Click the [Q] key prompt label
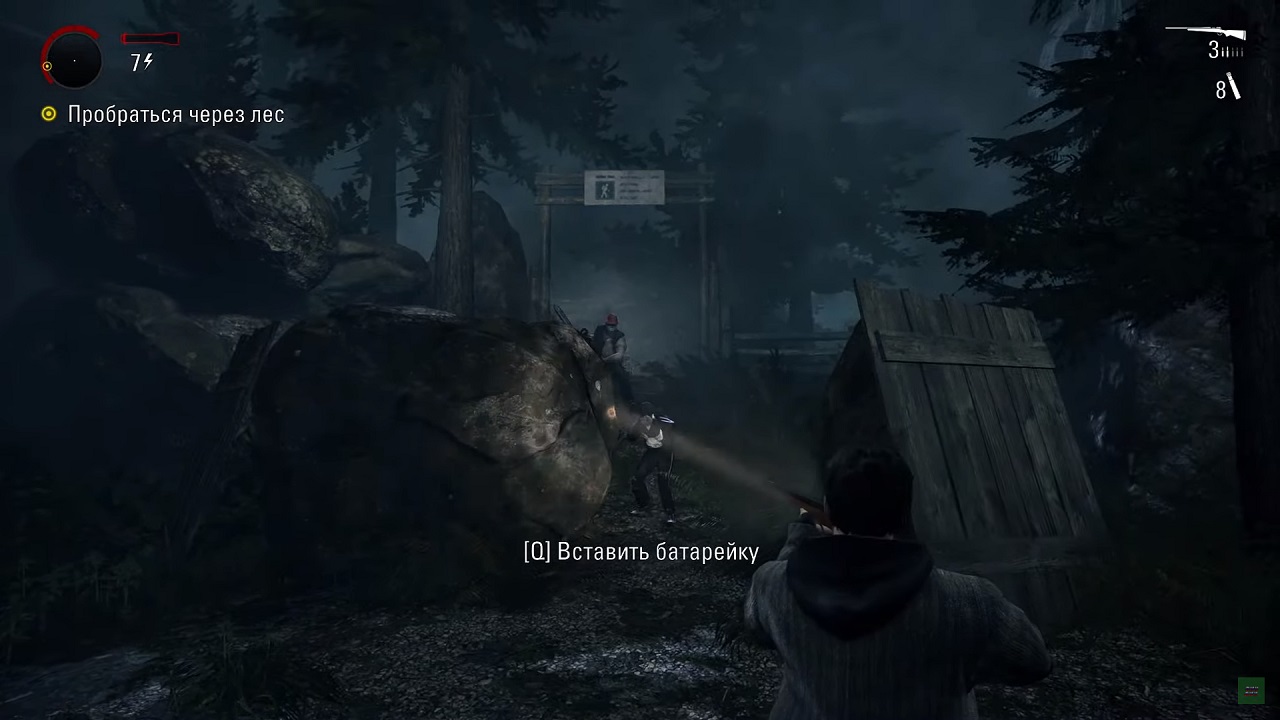The width and height of the screenshot is (1280, 720). pyautogui.click(x=537, y=551)
